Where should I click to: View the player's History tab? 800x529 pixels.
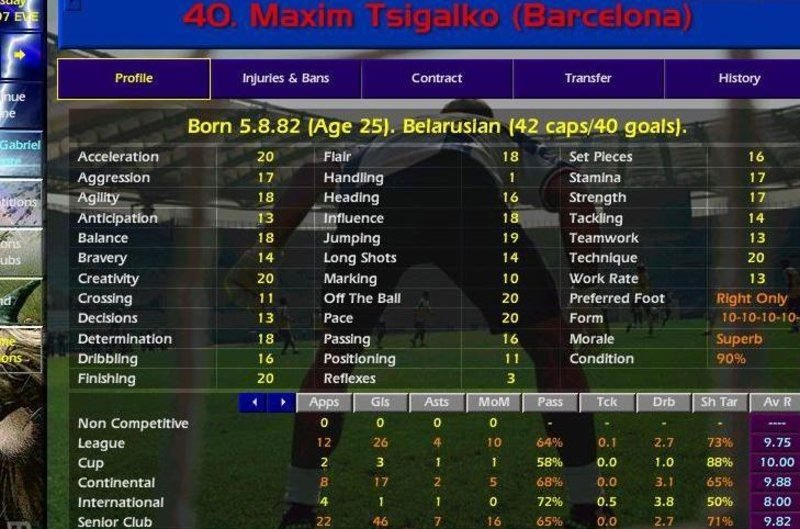(738, 78)
